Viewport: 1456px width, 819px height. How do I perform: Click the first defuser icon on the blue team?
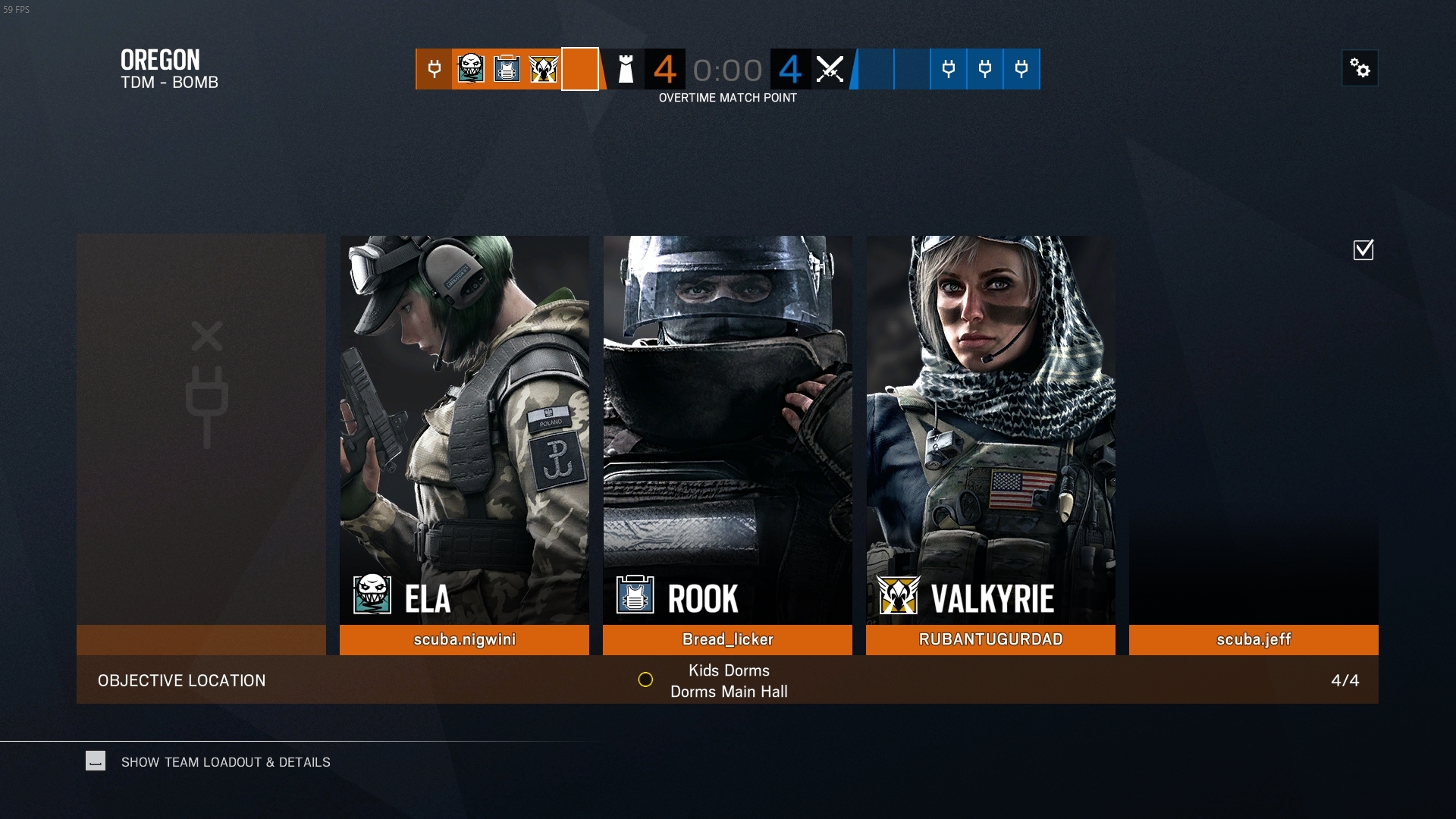949,69
